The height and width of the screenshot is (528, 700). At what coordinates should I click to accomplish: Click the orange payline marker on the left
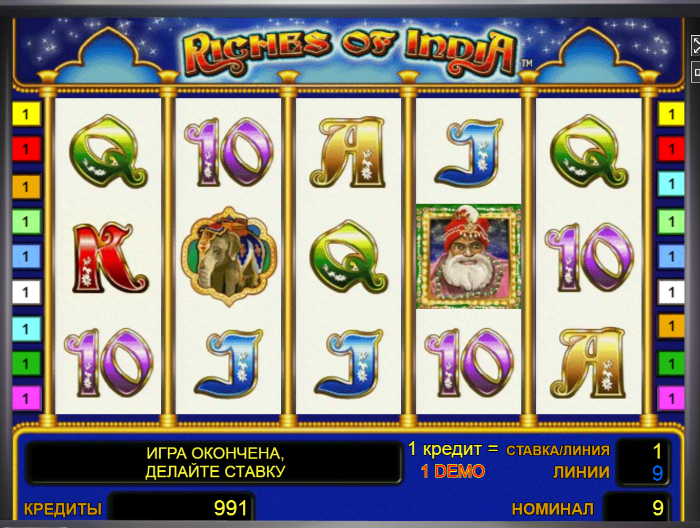(x=26, y=185)
